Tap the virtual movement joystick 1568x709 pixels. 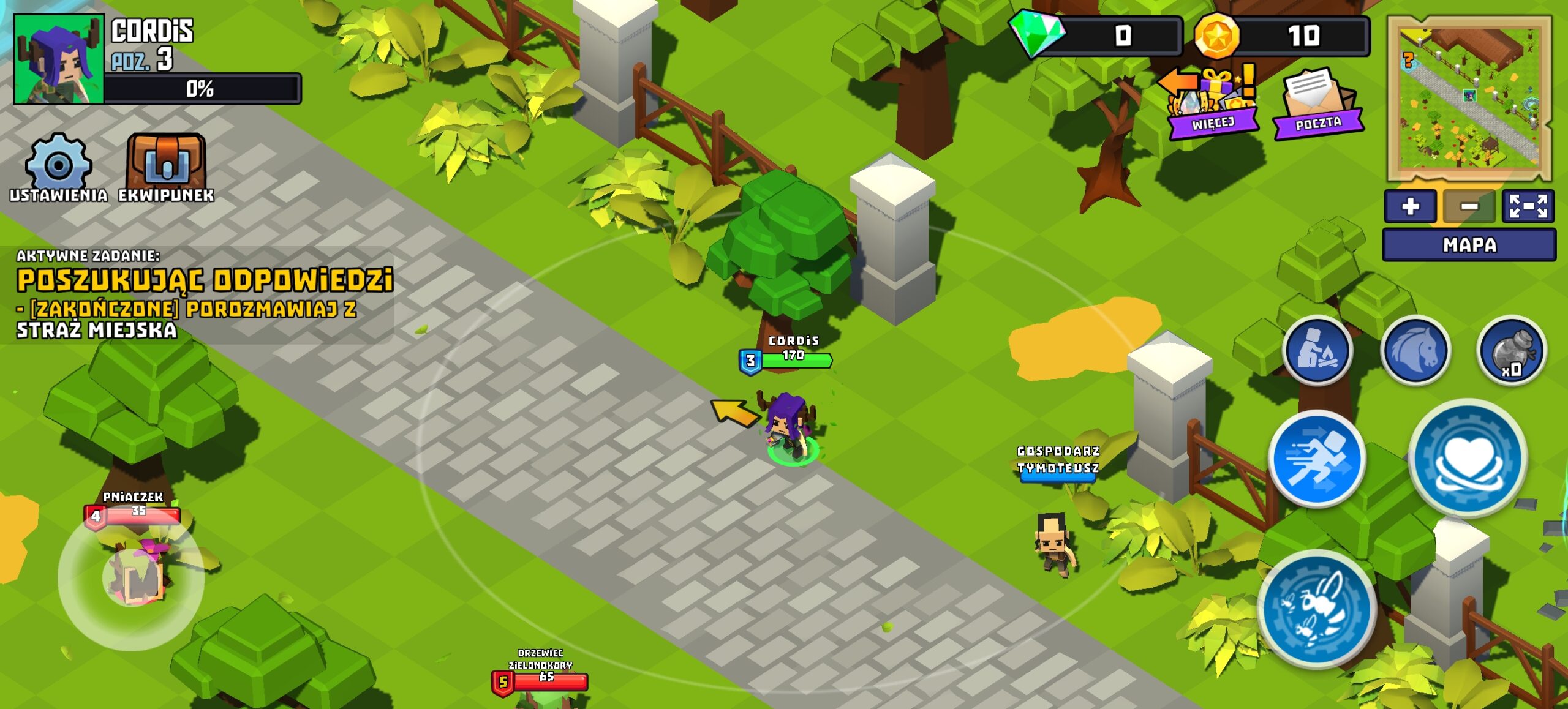(132, 577)
